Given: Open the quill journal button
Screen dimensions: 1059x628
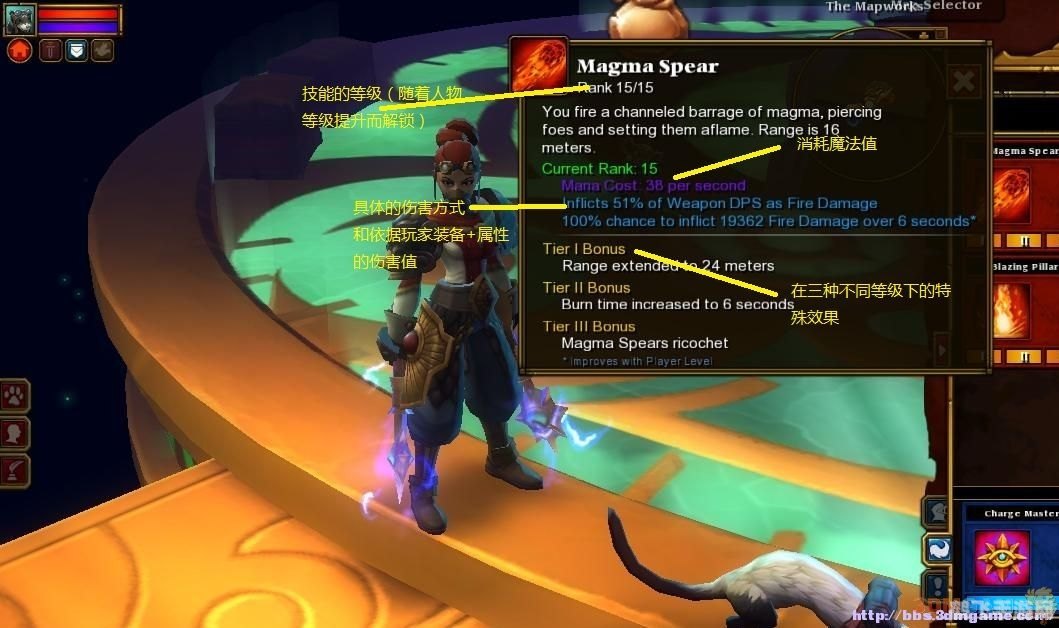Looking at the screenshot, I should tap(16, 470).
